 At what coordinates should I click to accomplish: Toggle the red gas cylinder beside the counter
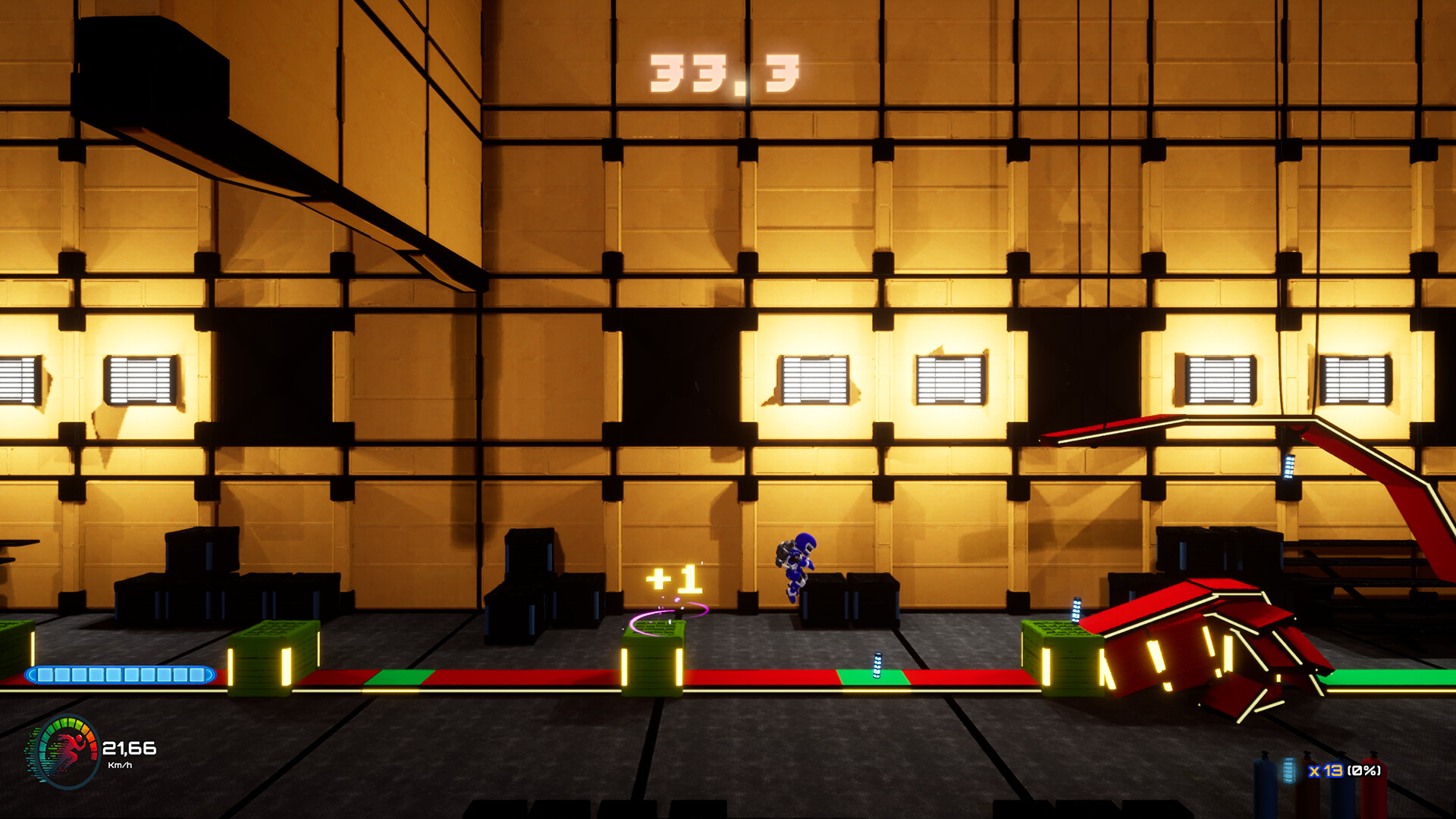coord(1374,785)
